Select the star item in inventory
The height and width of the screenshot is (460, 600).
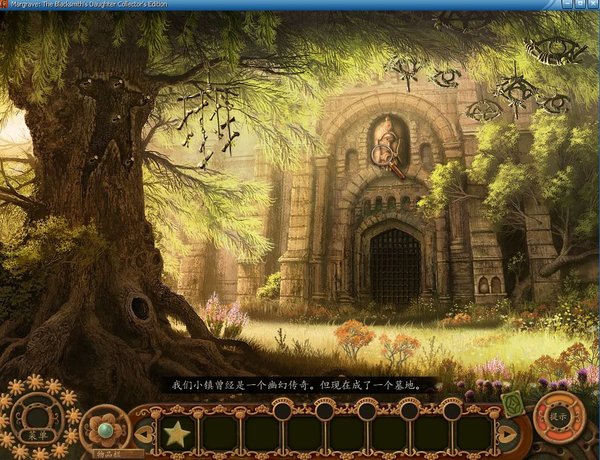[178, 433]
